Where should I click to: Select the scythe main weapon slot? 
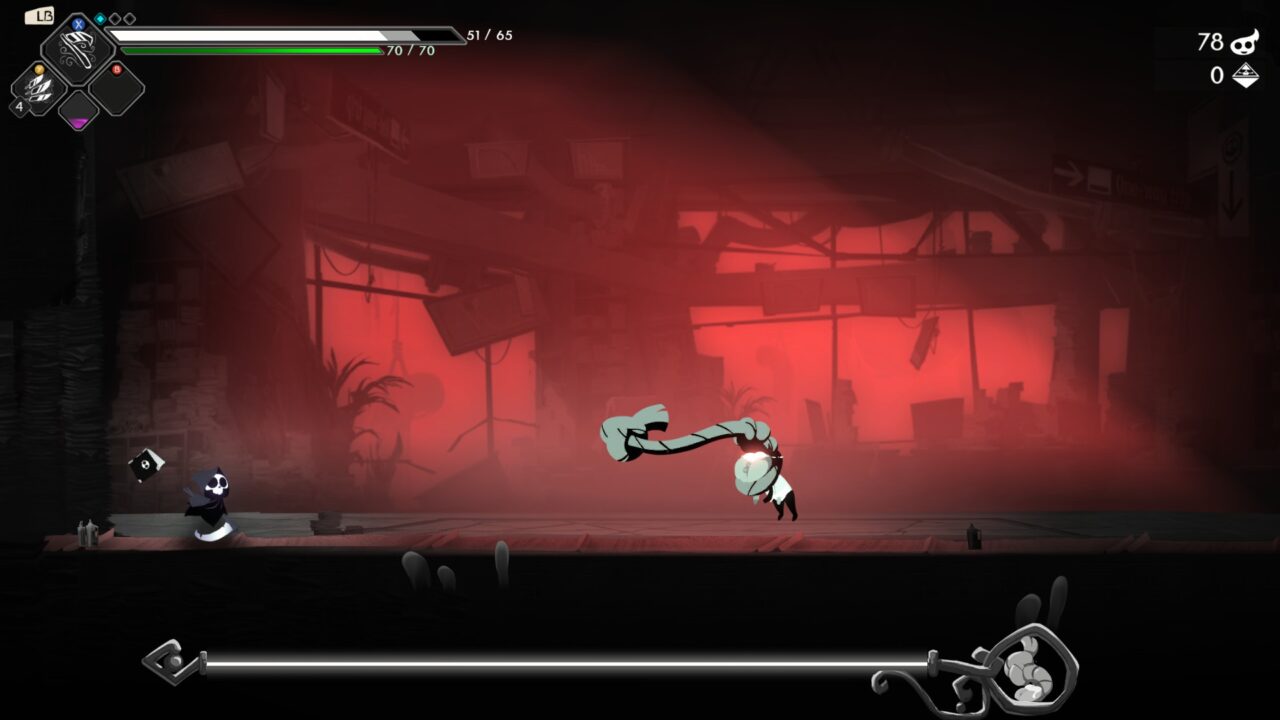click(x=77, y=49)
